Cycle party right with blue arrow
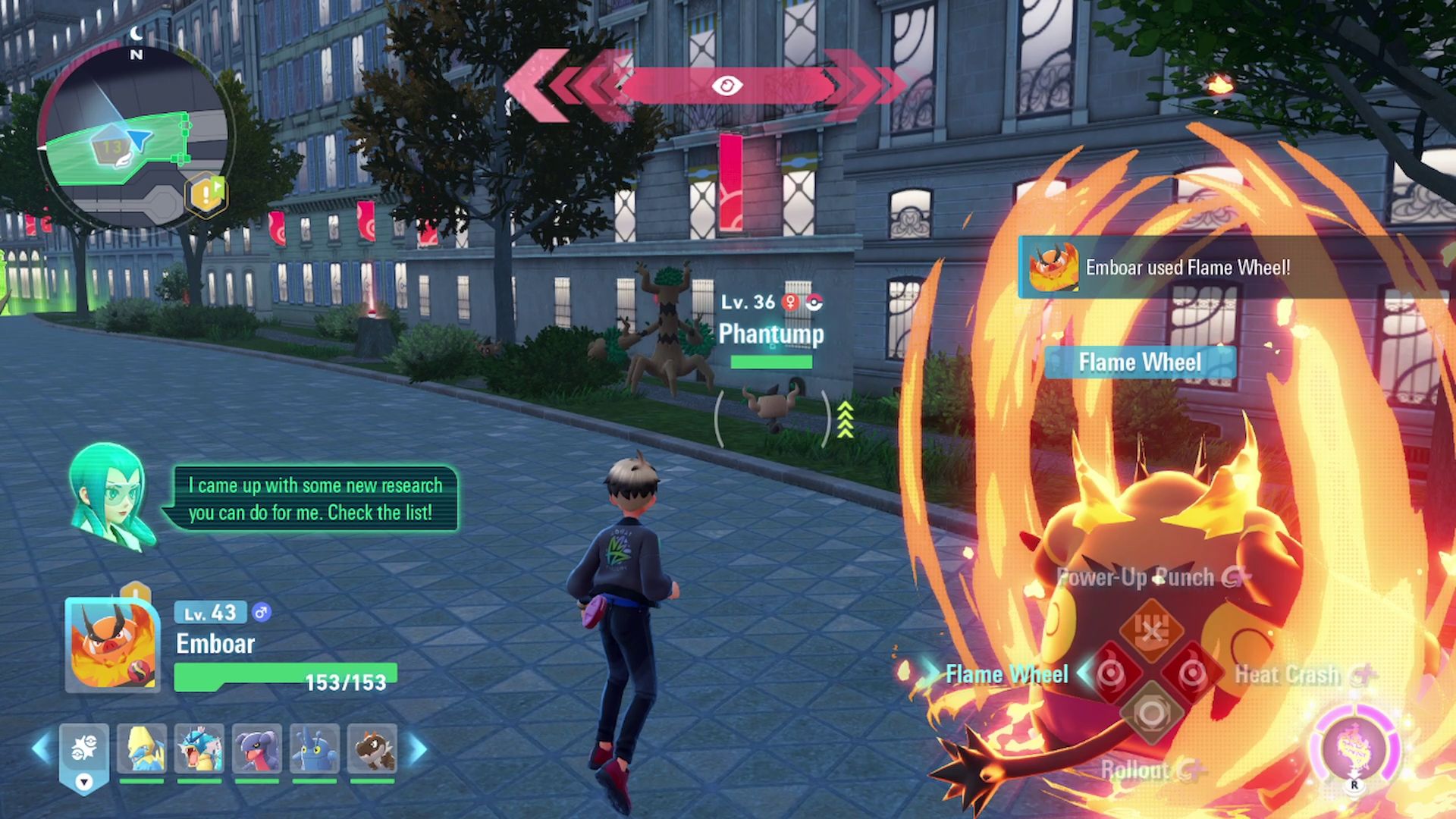This screenshot has width=1456, height=819. click(418, 749)
